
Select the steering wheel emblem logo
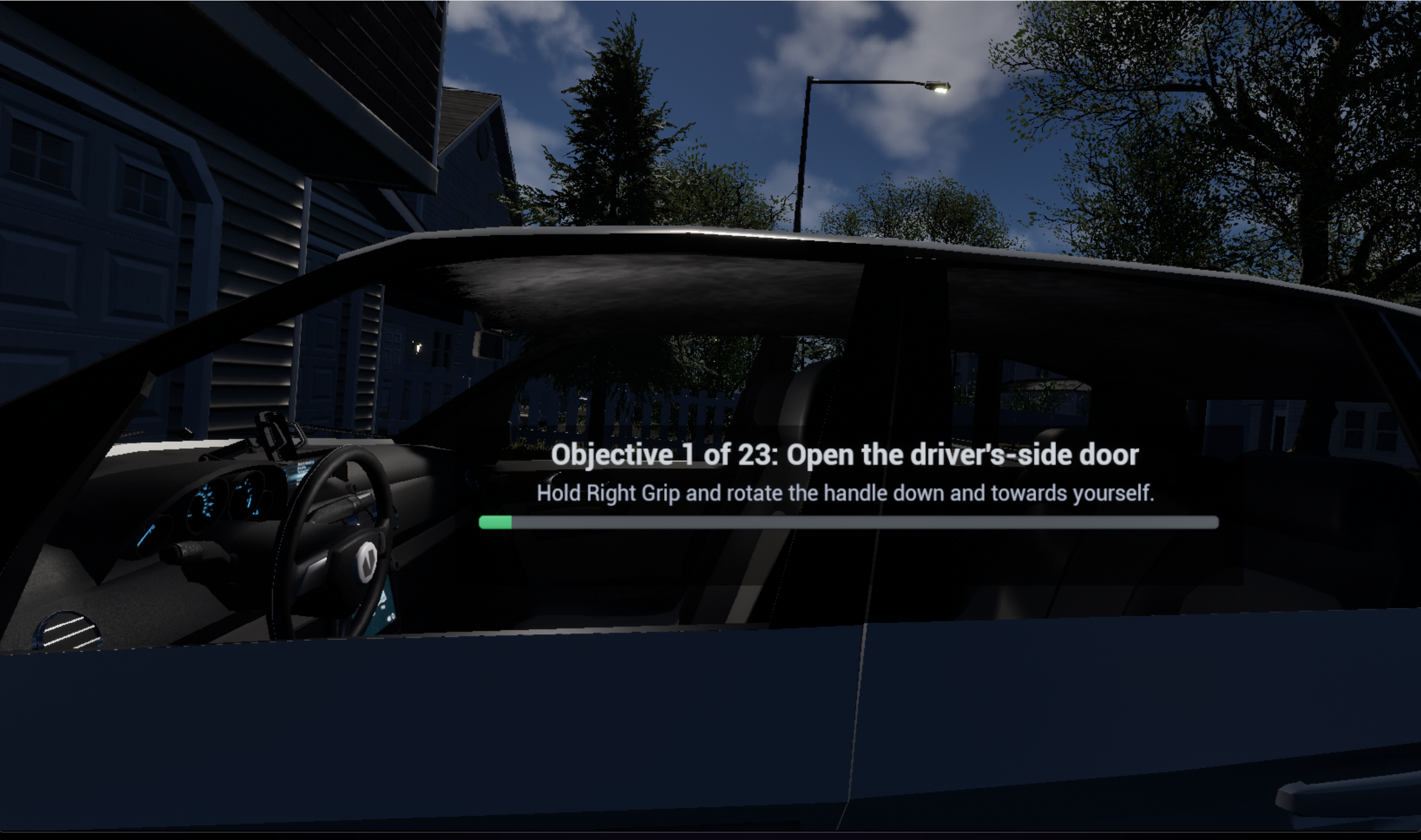coord(367,562)
